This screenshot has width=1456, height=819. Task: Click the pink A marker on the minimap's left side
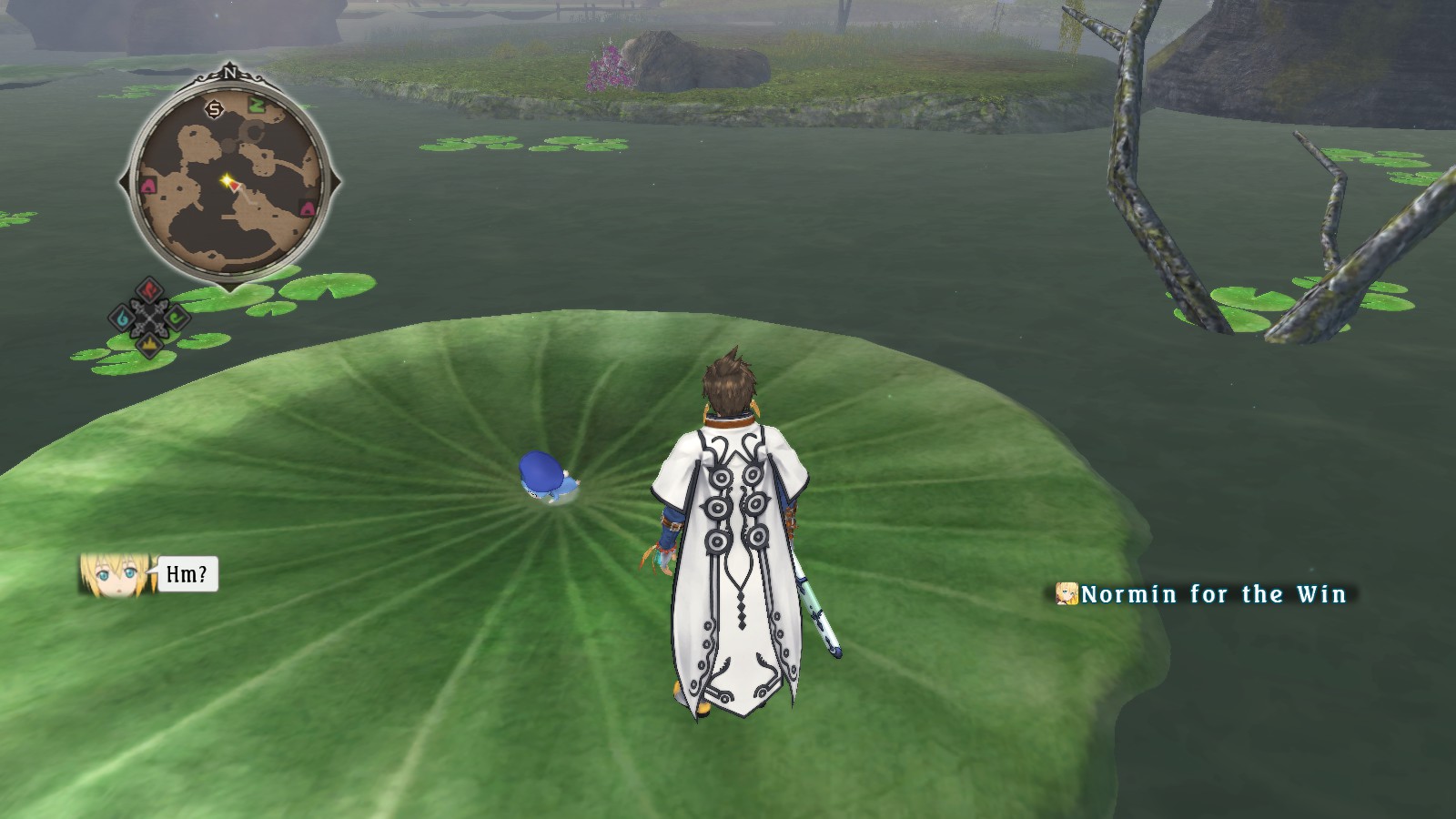[x=147, y=184]
